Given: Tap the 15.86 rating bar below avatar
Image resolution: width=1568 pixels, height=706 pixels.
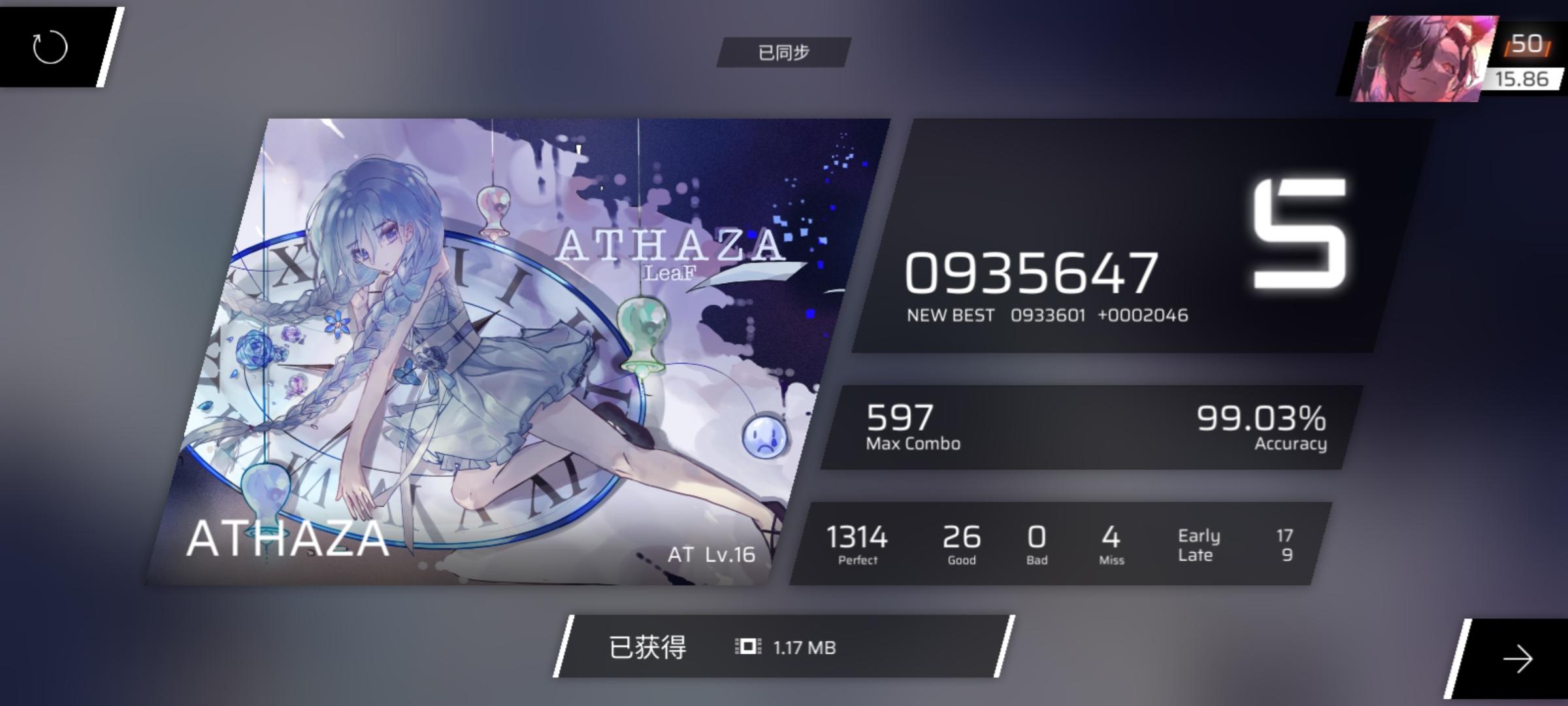Looking at the screenshot, I should (x=1522, y=80).
